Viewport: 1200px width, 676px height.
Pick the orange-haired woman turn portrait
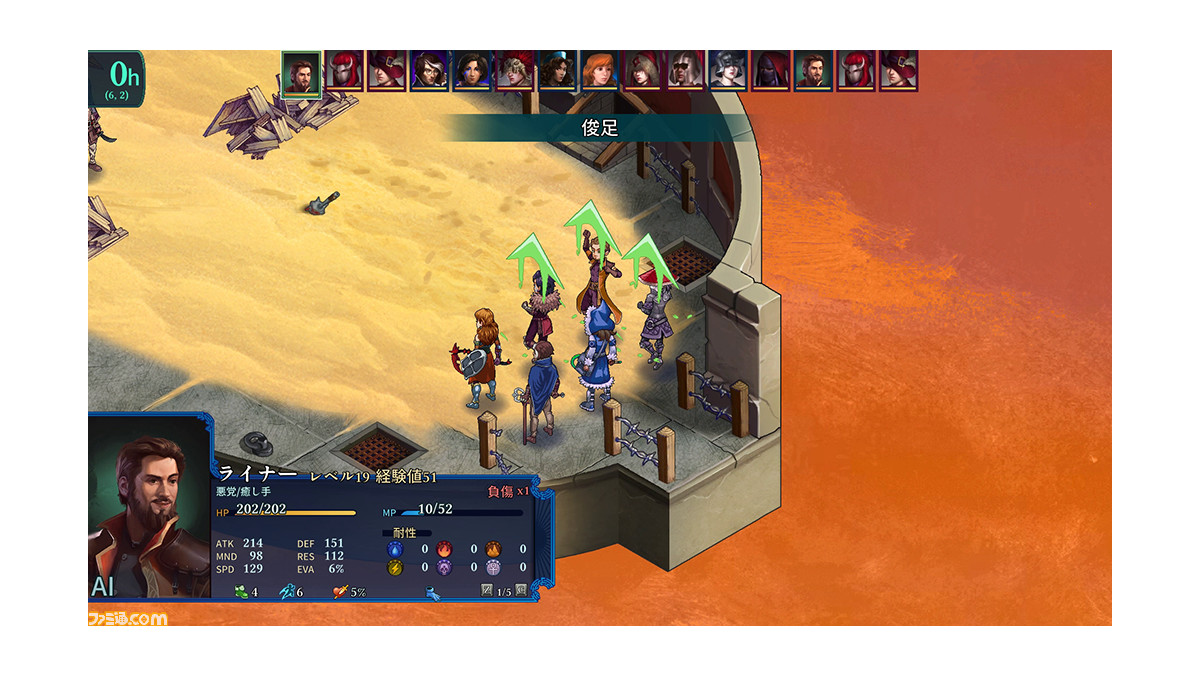coord(600,71)
